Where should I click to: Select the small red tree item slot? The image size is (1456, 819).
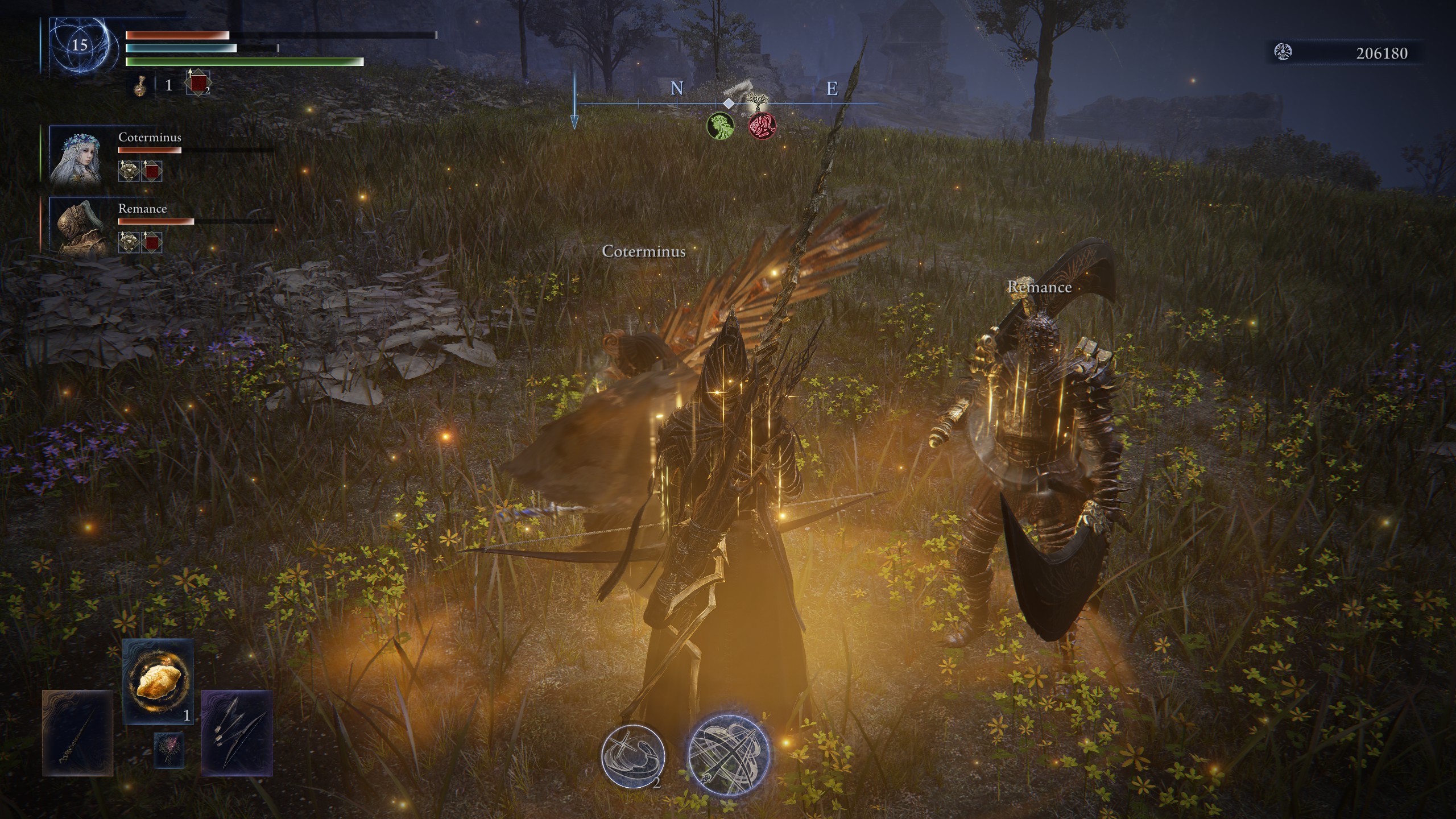[x=169, y=750]
